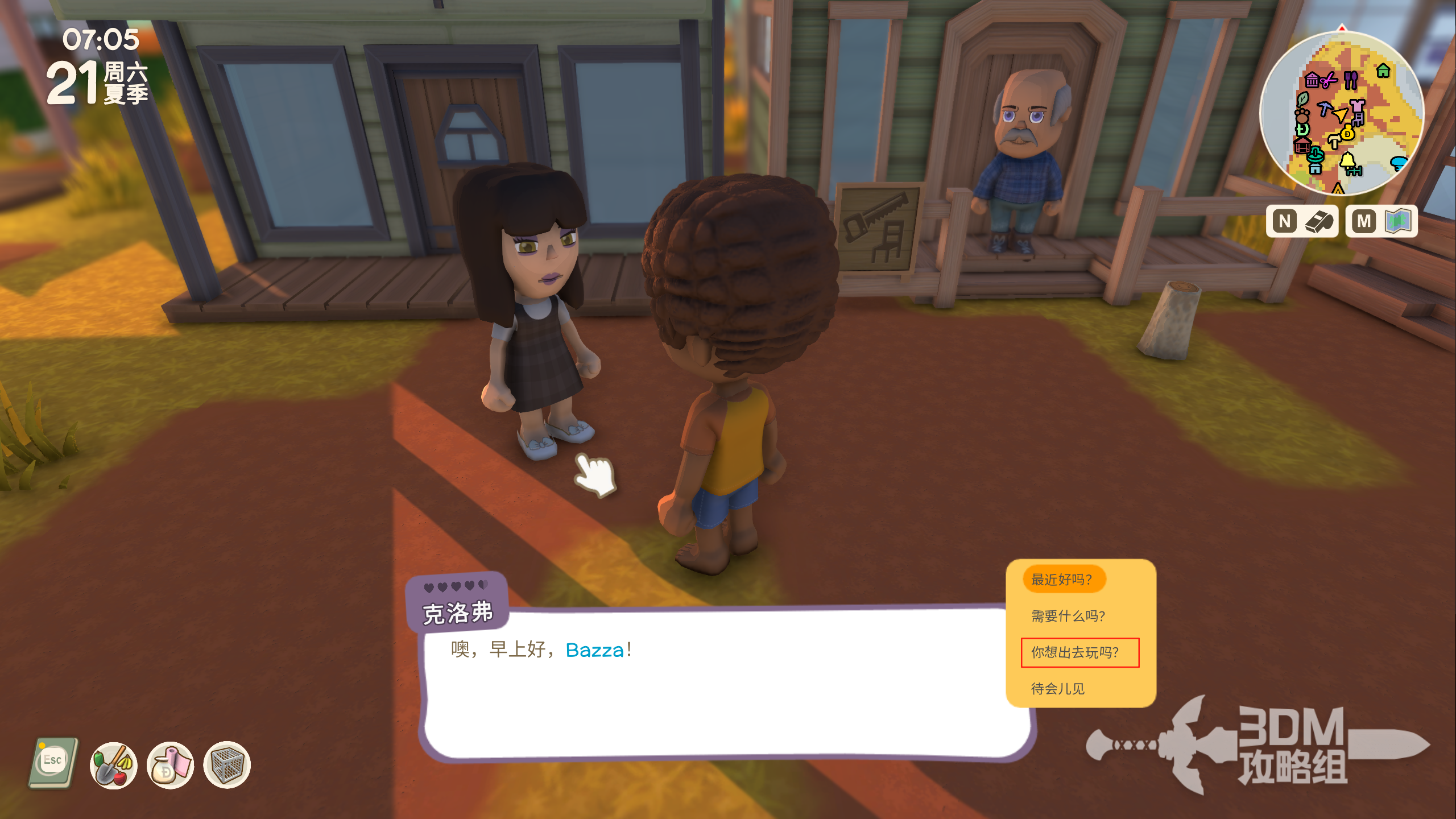Choose the reply "最近好吗?"
The width and height of the screenshot is (1456, 819).
1063,580
